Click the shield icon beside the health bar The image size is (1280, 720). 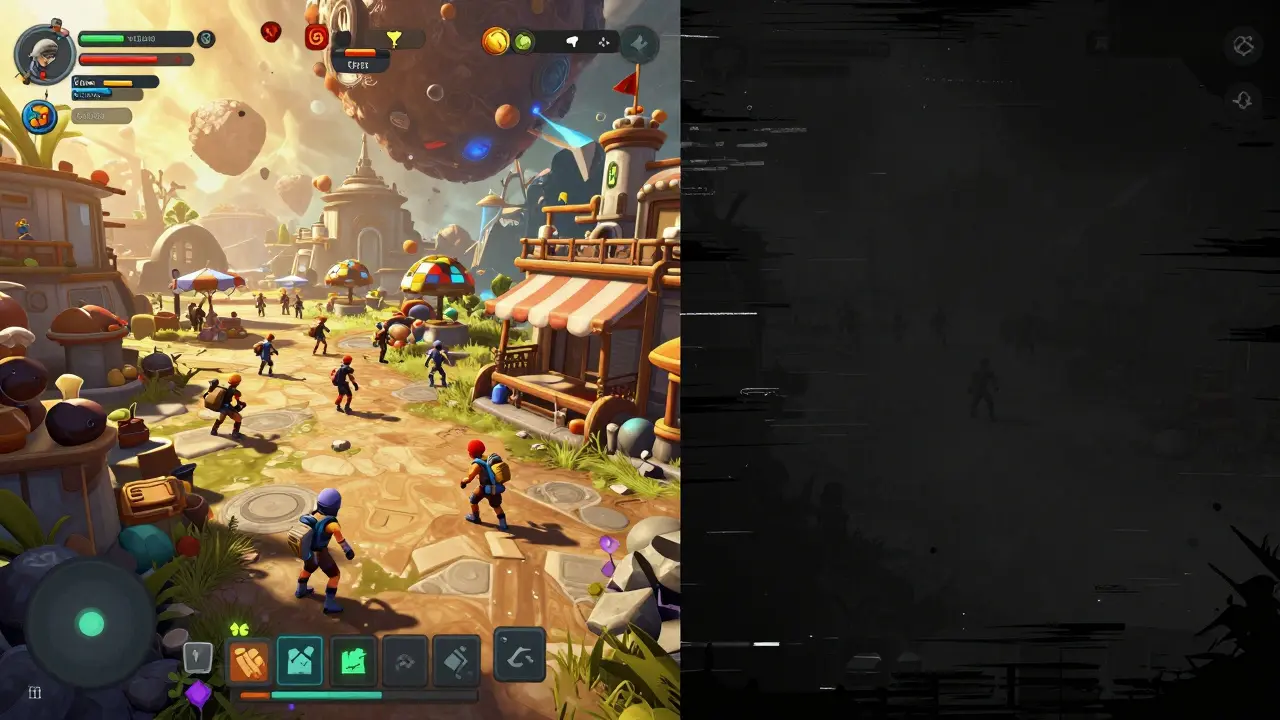coord(205,38)
